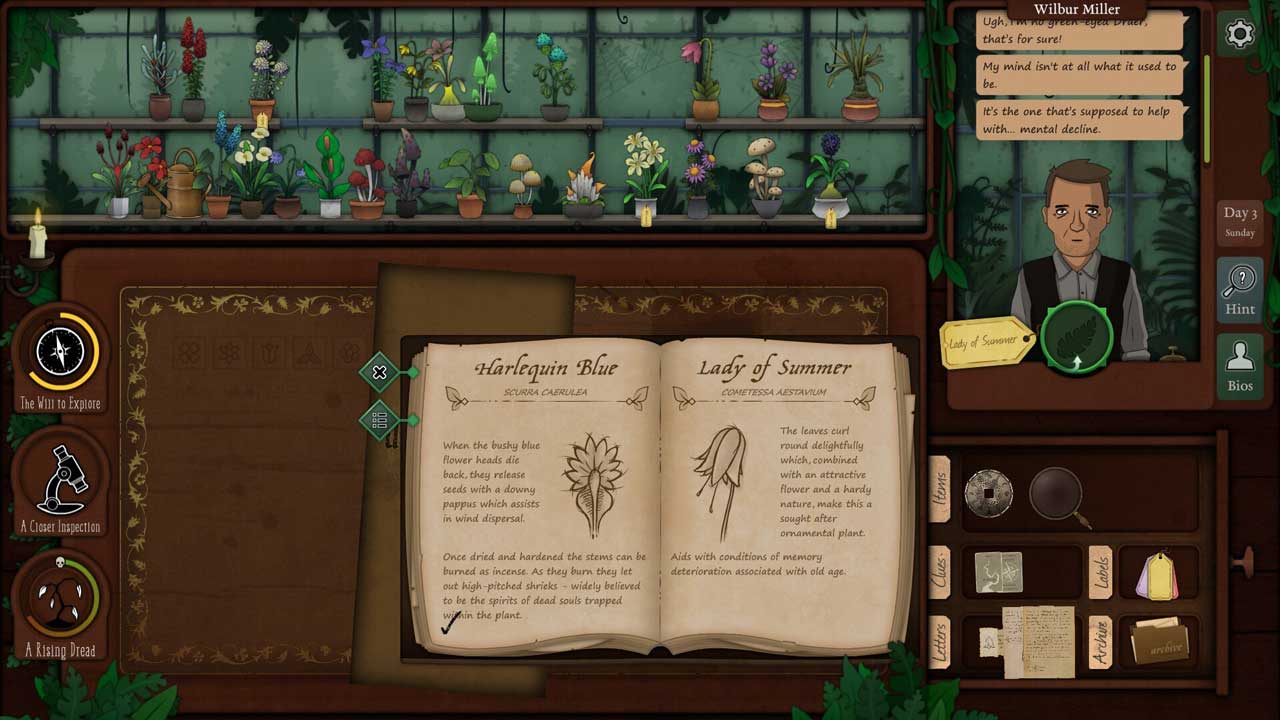Use the A Closer Inspection microscope

pyautogui.click(x=60, y=480)
